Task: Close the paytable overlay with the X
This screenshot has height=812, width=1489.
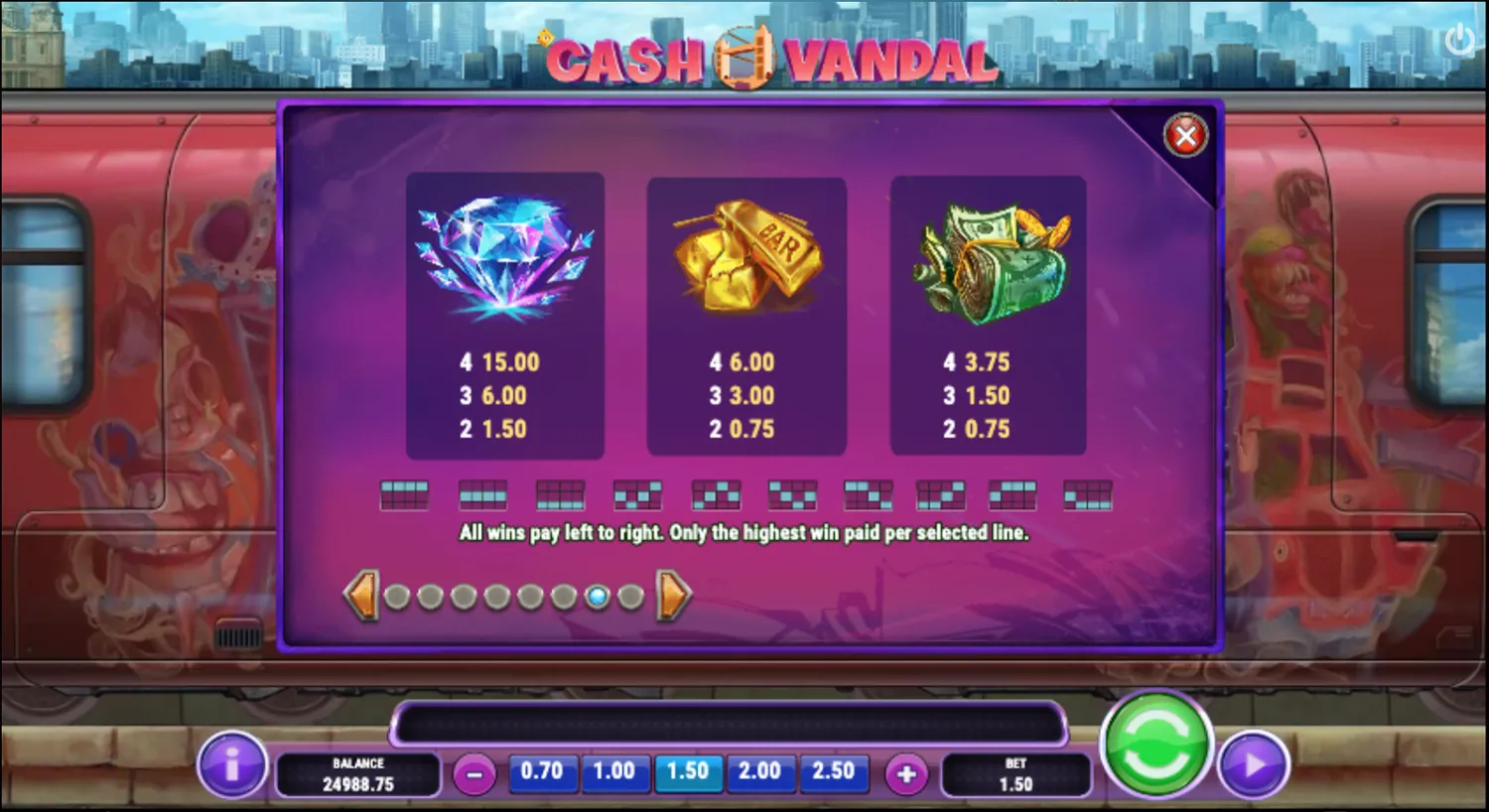Action: (1185, 135)
